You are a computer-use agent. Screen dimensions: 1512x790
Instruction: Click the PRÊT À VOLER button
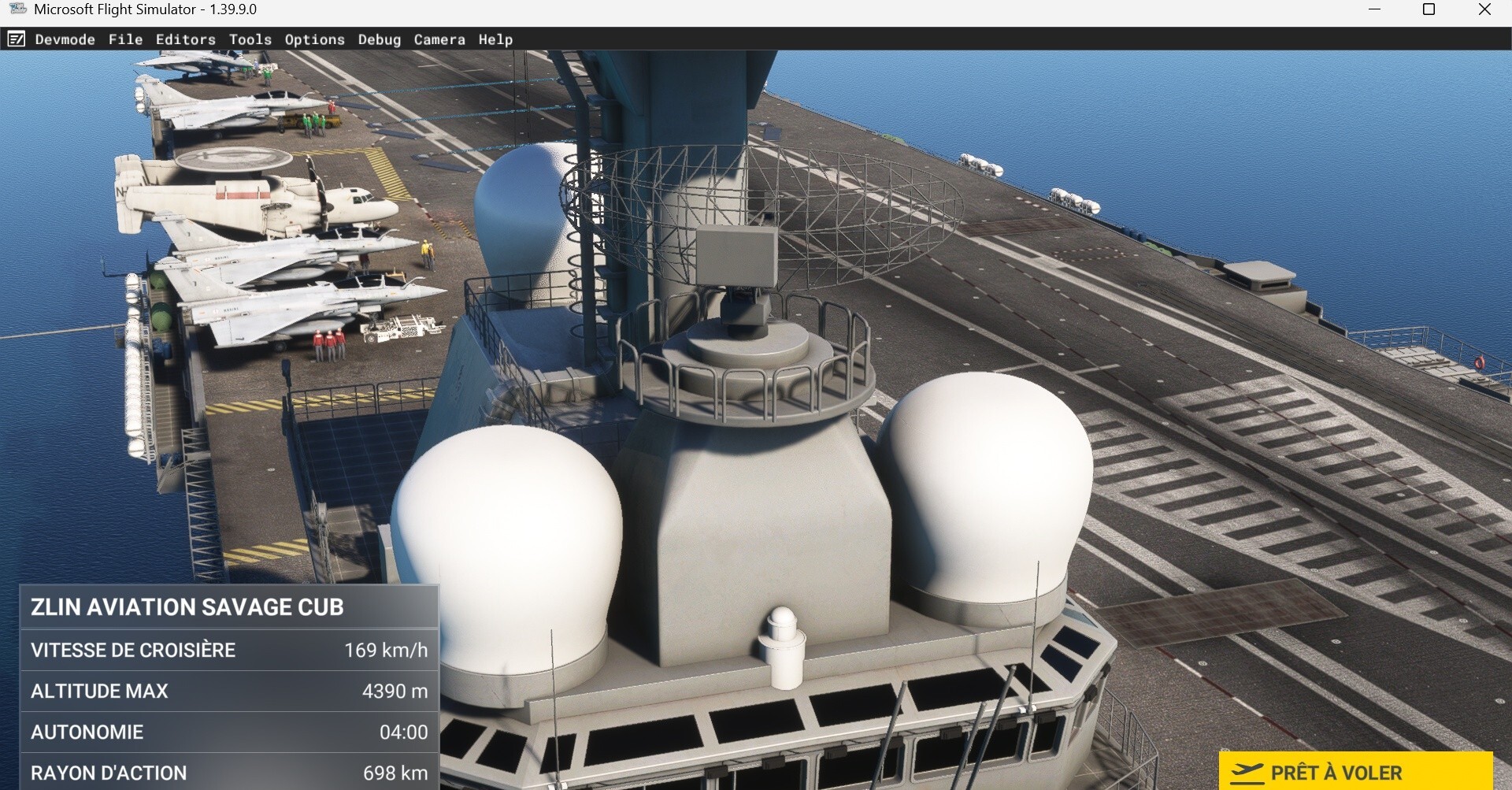click(x=1354, y=772)
